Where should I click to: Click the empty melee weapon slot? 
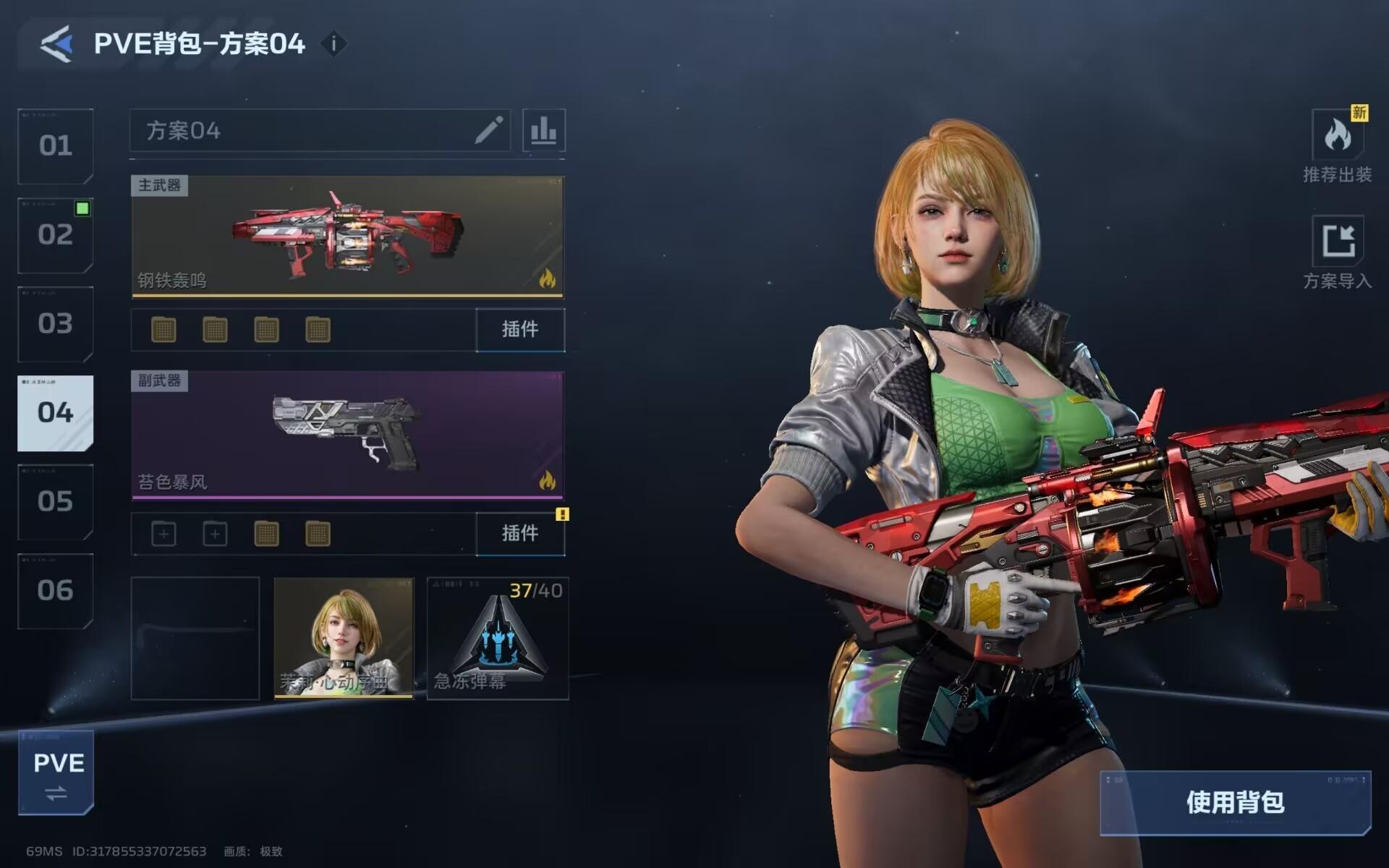[195, 638]
